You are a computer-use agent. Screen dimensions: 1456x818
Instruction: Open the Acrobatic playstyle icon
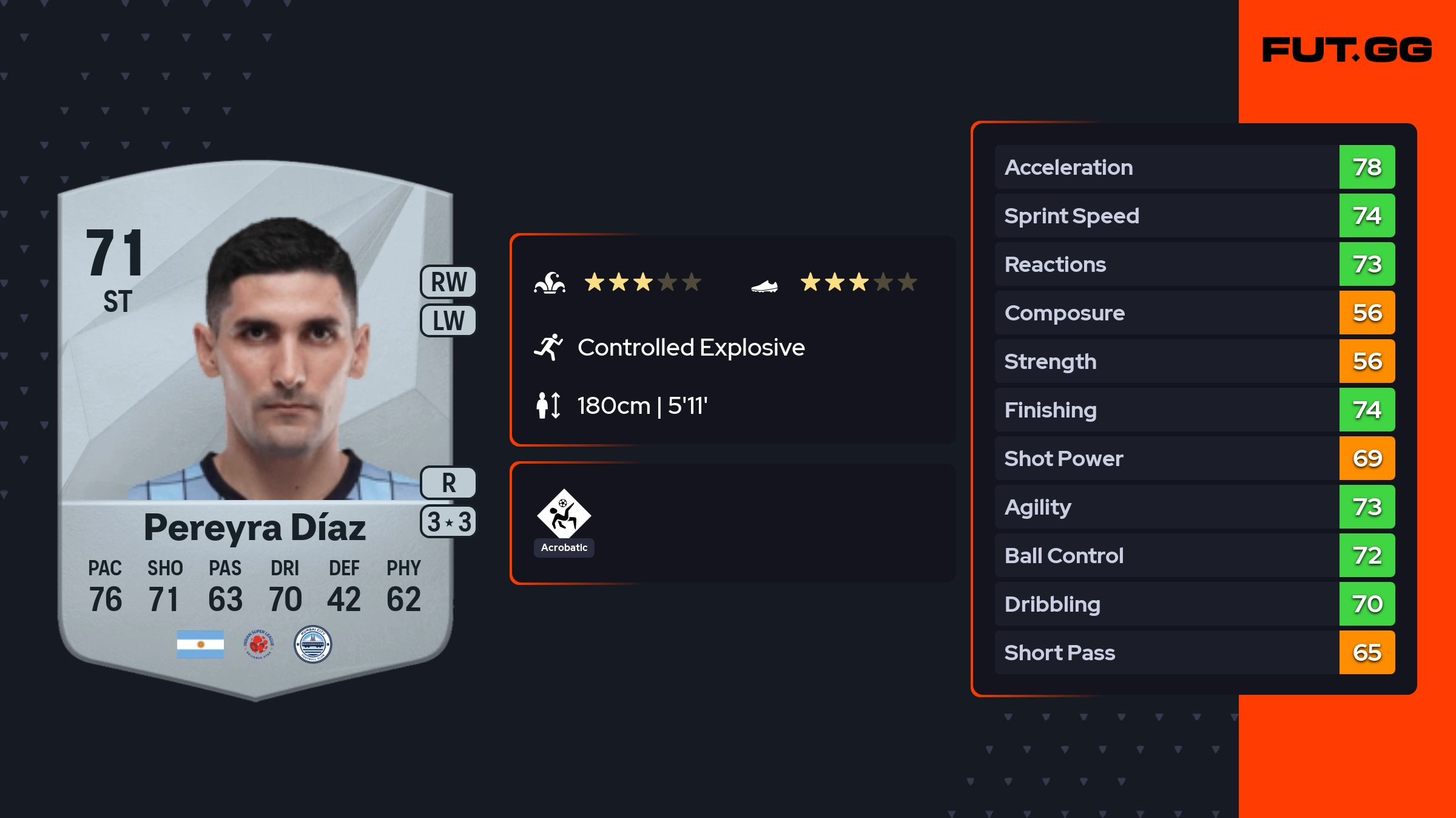564,515
